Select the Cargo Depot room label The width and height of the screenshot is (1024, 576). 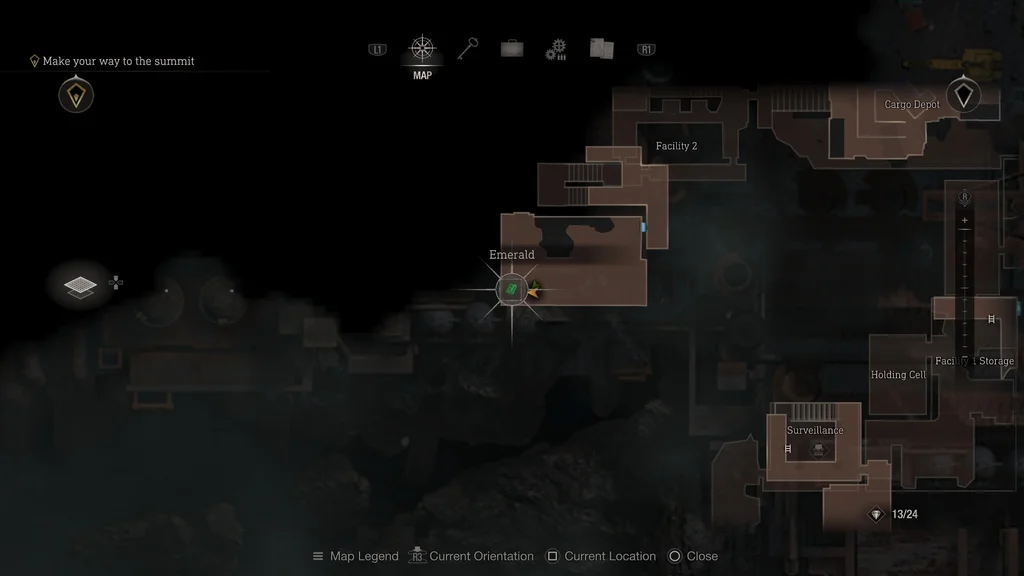click(x=912, y=105)
